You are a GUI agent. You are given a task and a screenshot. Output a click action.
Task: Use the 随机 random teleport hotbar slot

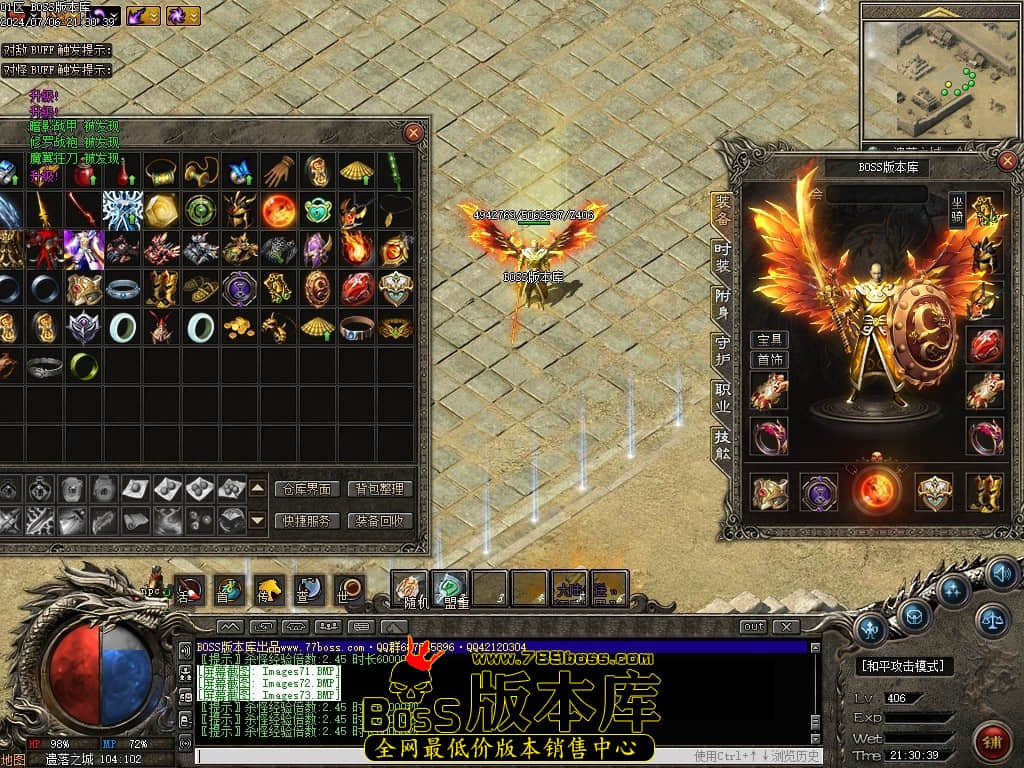tap(409, 588)
